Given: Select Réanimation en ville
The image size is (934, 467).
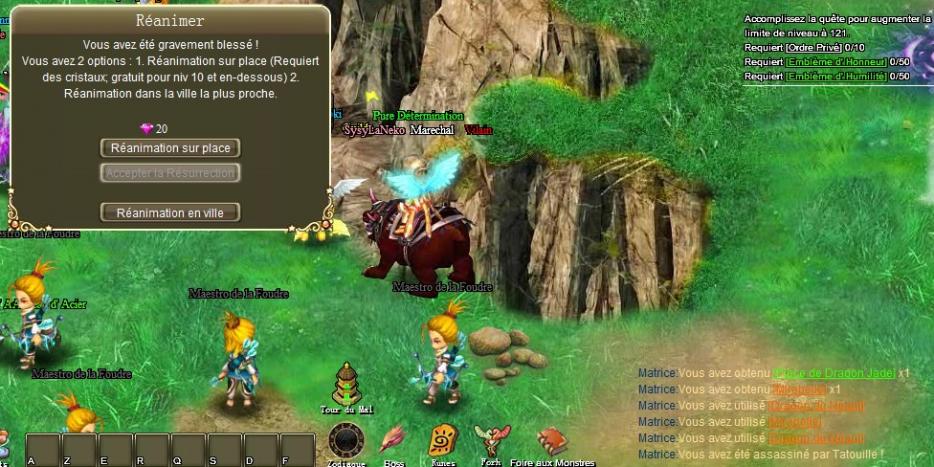Looking at the screenshot, I should tap(170, 212).
